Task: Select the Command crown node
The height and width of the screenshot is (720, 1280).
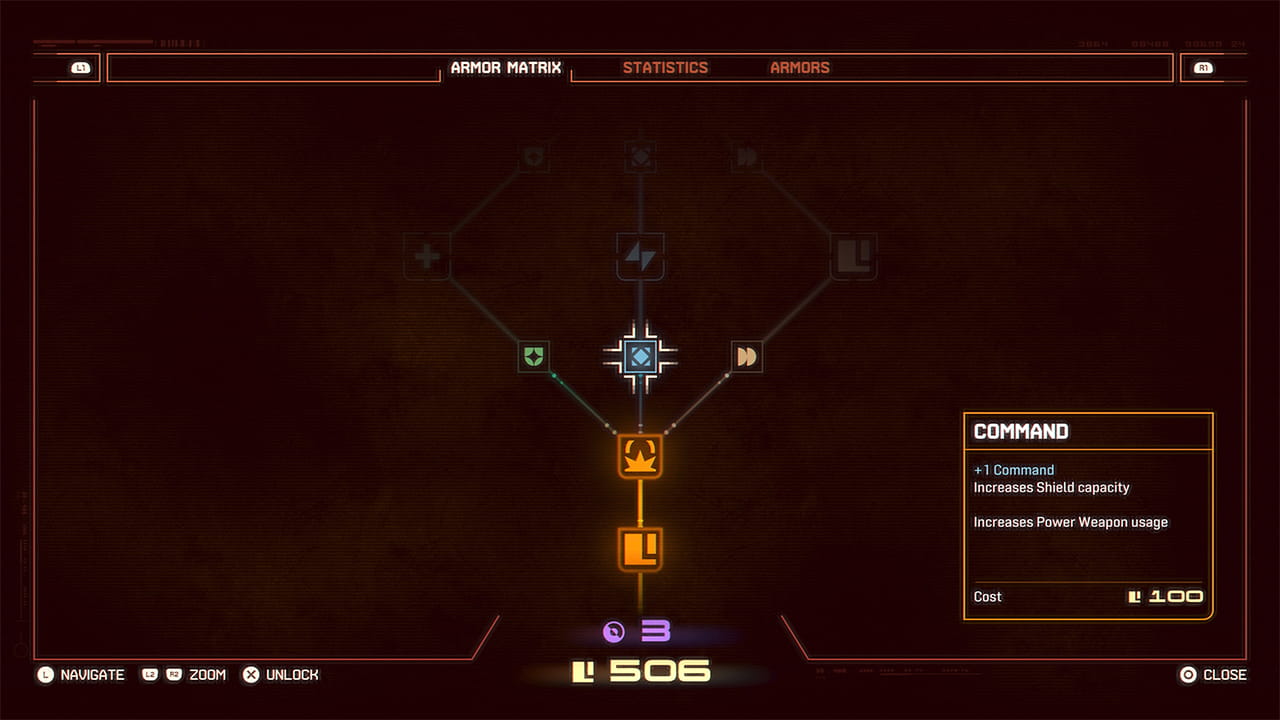Action: click(641, 458)
